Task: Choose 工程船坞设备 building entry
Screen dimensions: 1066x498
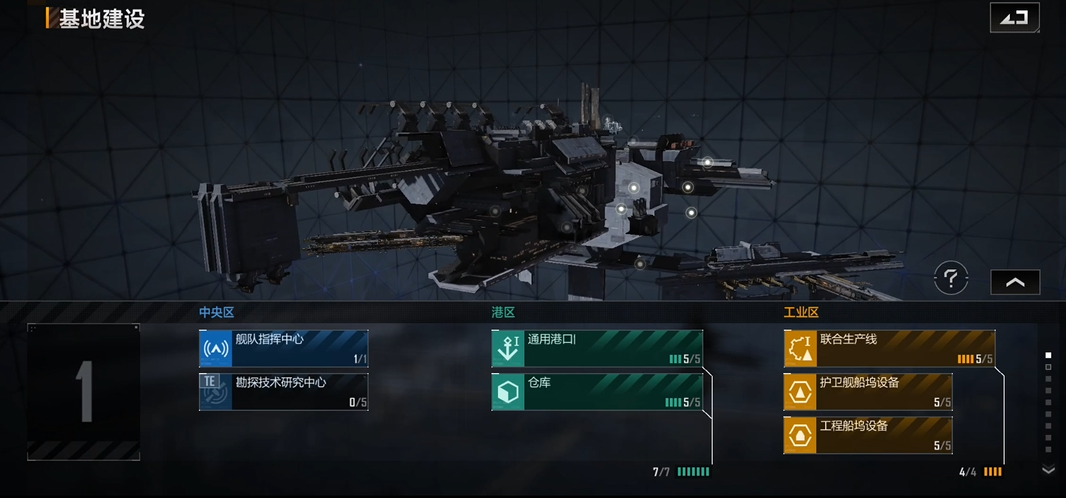Action: coord(868,435)
